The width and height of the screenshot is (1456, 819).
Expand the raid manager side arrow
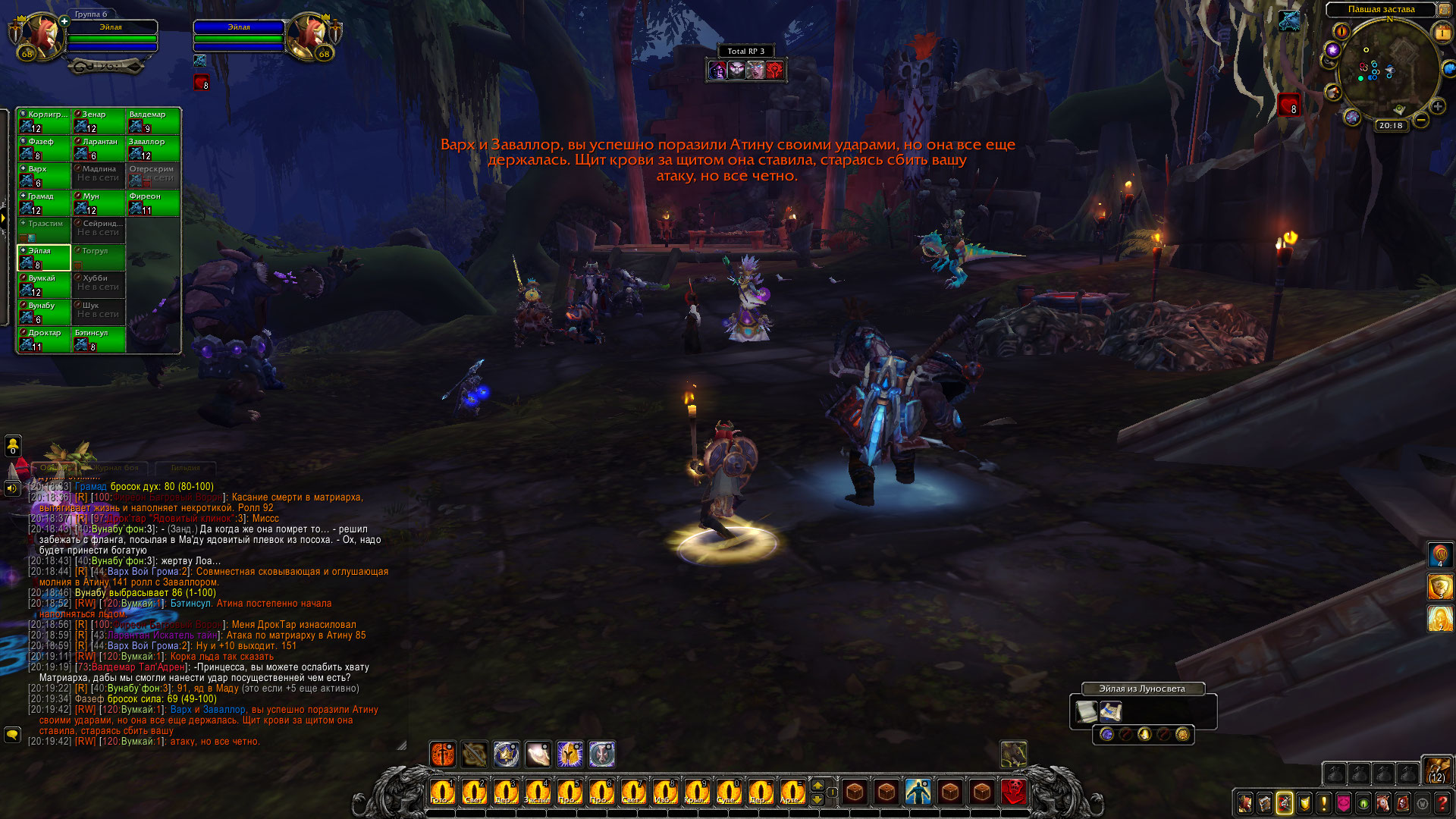tap(4, 219)
